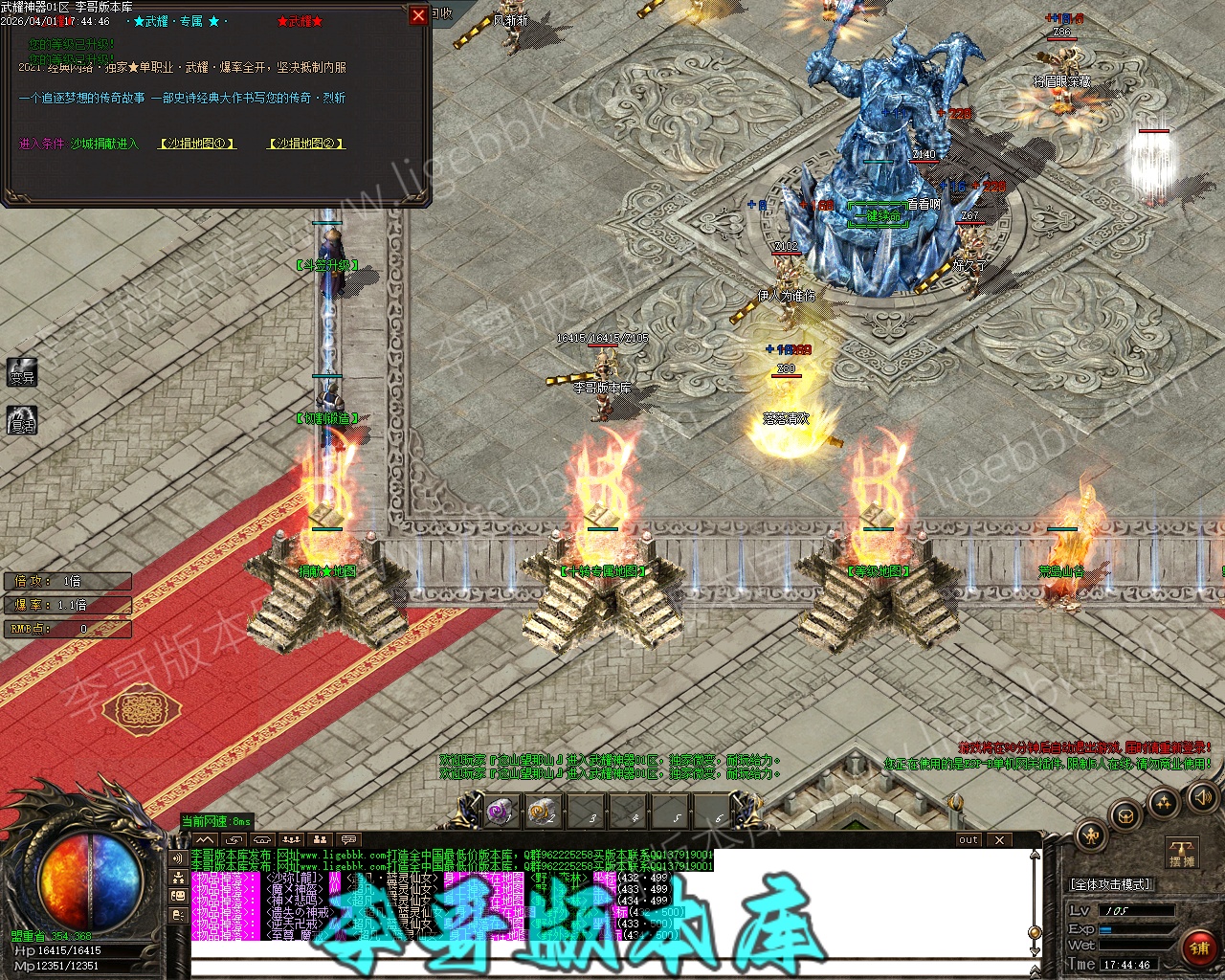This screenshot has height=980, width=1225.
Task: Choose the 沙捐地图② link
Action: tap(305, 144)
